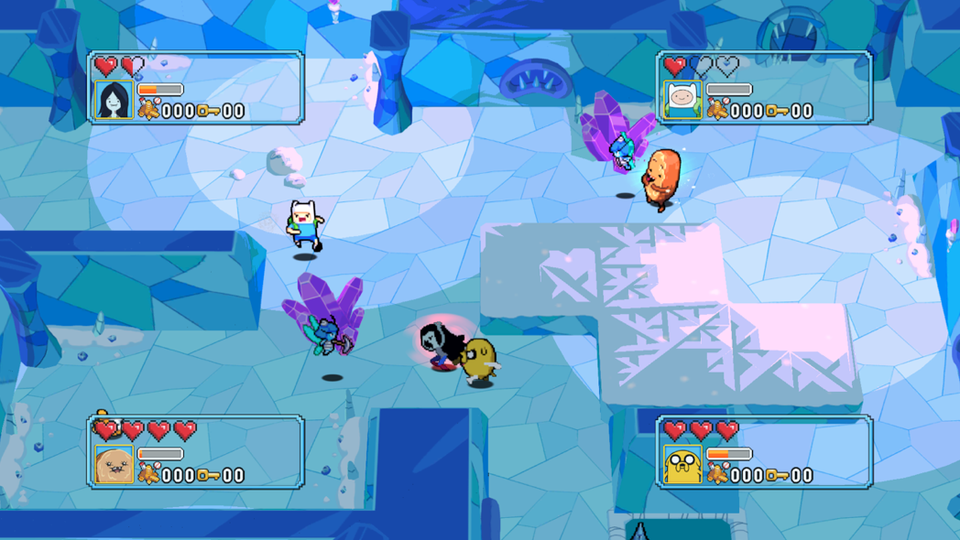Screen dimensions: 960x540
Task: Select Cinnamon Bun's character portrait
Action: pos(113,465)
